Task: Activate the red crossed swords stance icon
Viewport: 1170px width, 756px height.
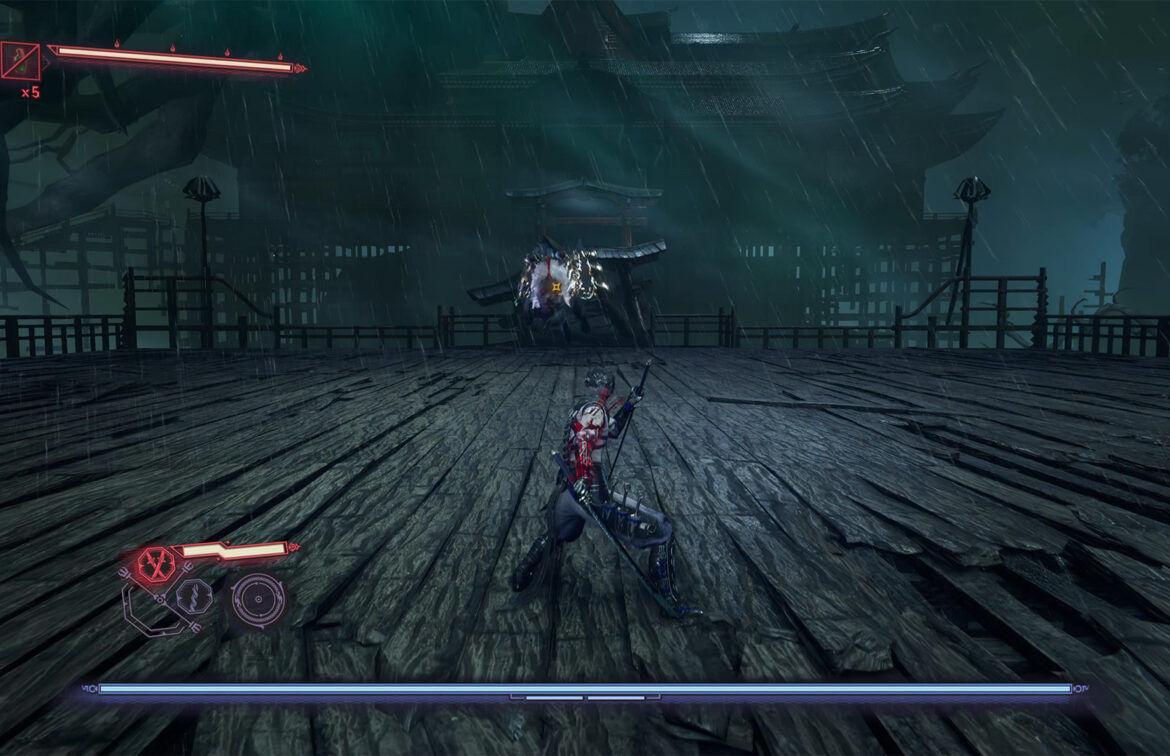Action: click(x=156, y=563)
